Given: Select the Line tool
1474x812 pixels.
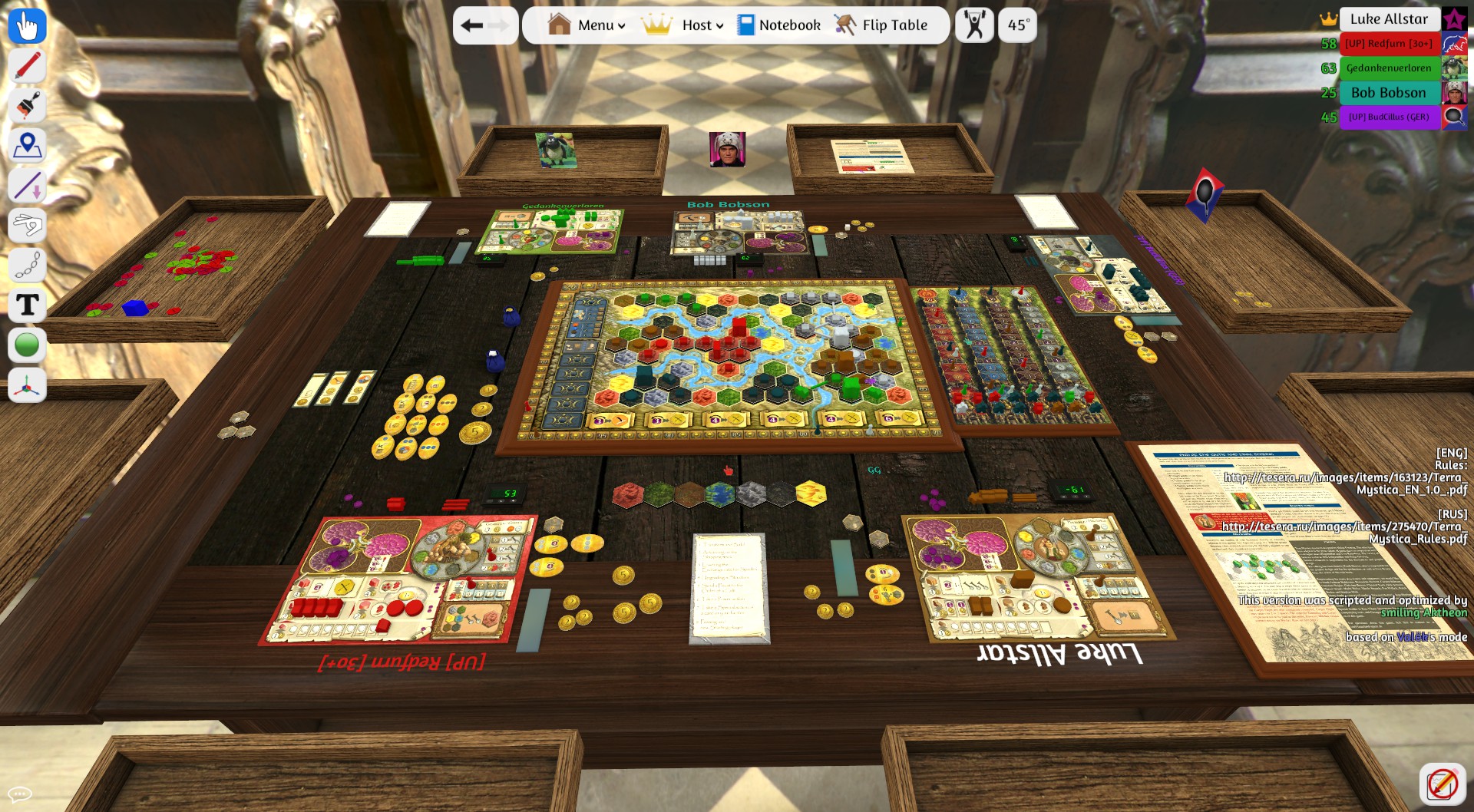Looking at the screenshot, I should tap(27, 185).
